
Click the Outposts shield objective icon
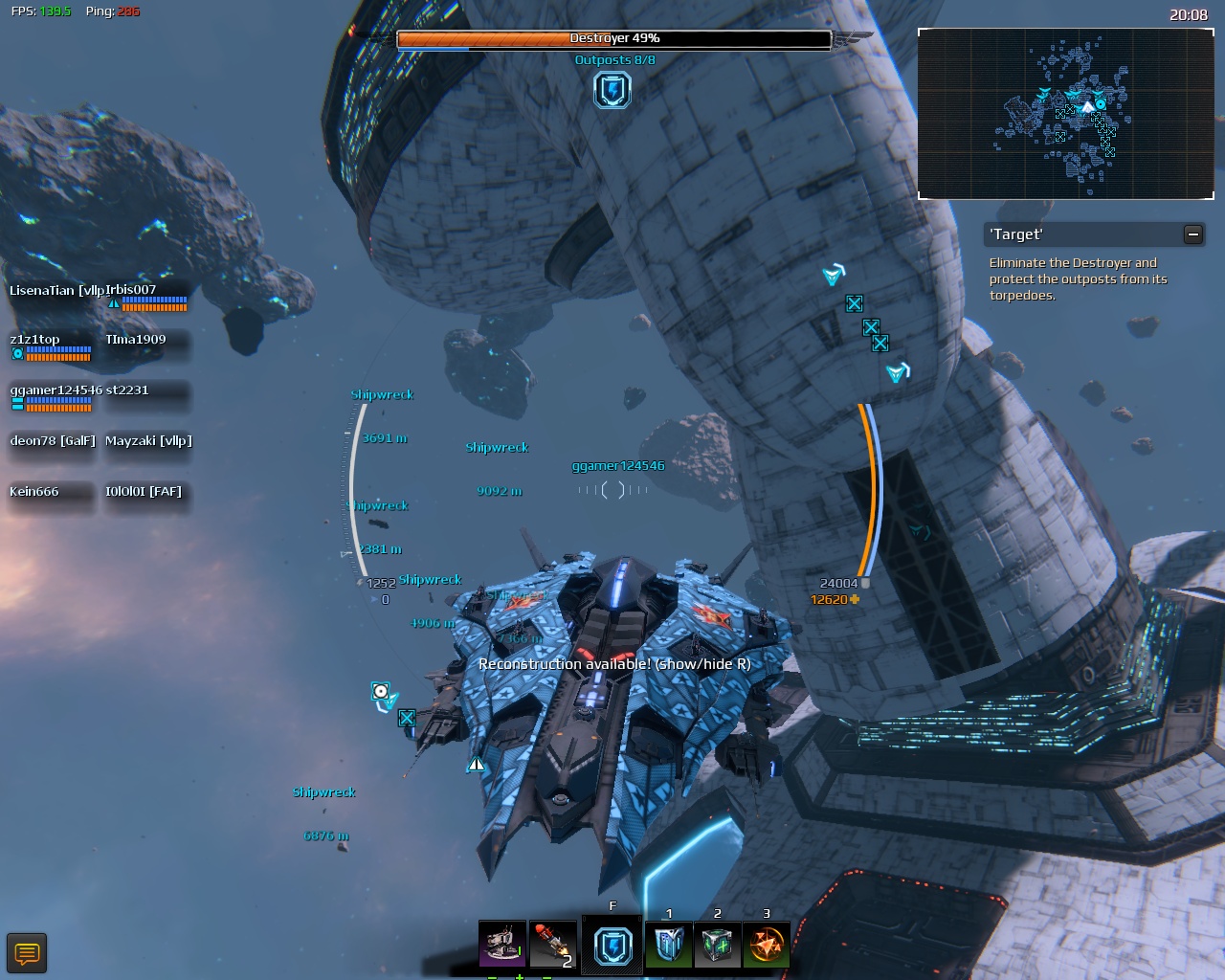tap(612, 90)
